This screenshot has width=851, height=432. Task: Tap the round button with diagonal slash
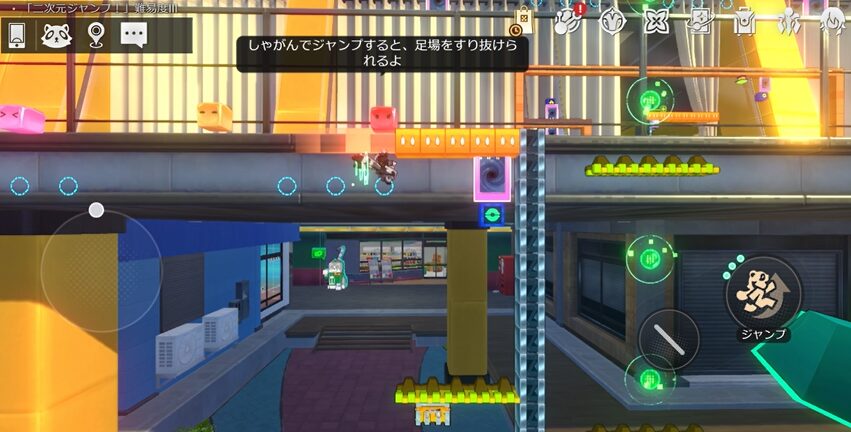click(x=668, y=339)
